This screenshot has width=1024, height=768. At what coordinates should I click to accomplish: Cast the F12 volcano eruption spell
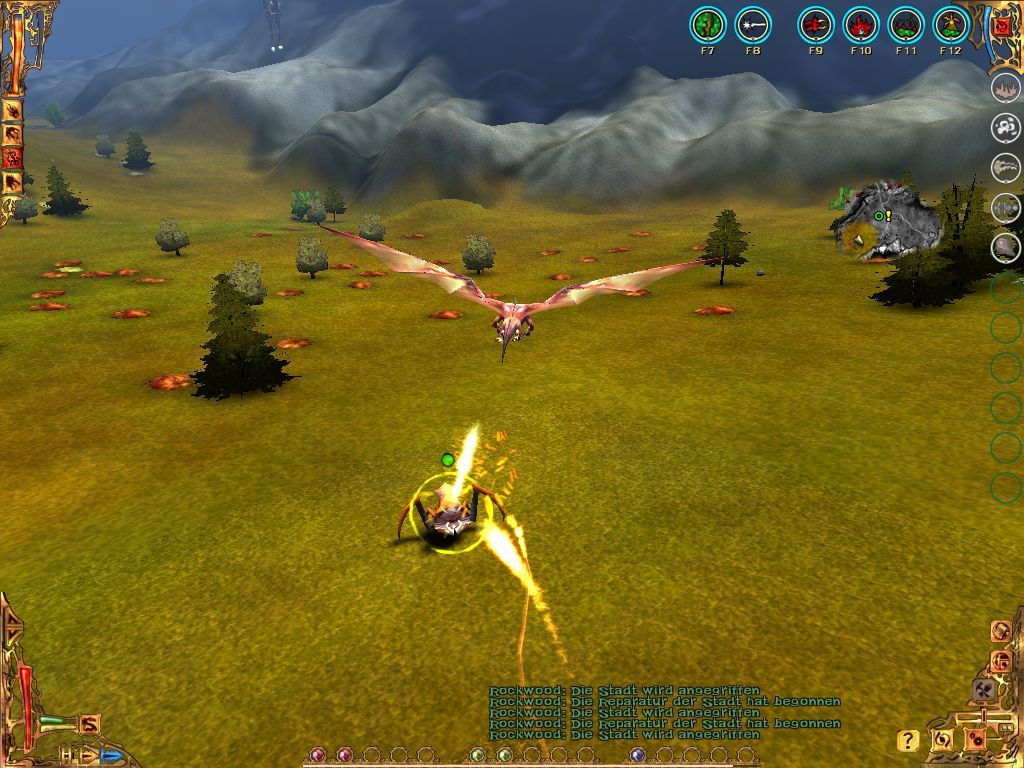[951, 25]
